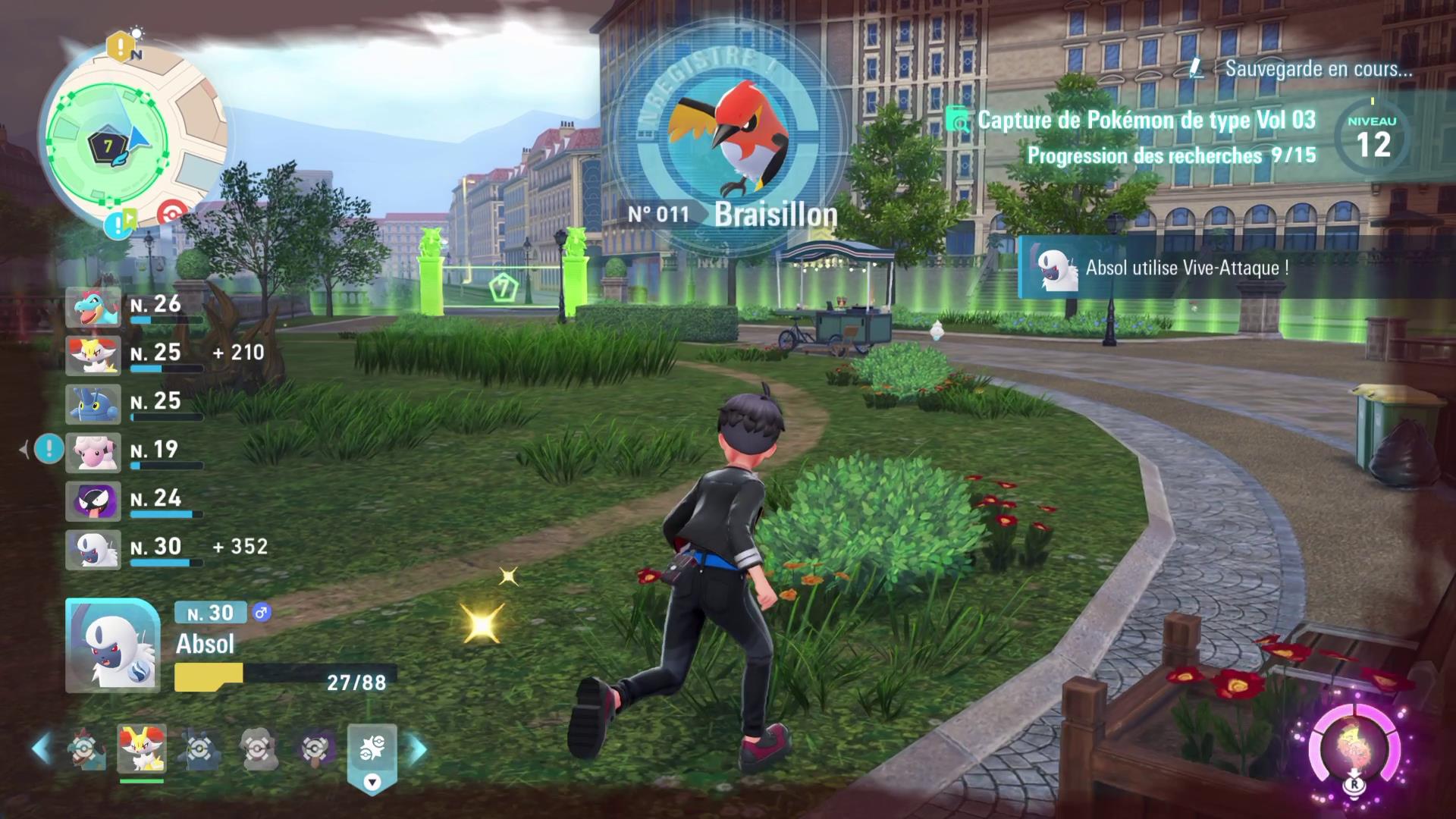Click the large active Absol portrait
The height and width of the screenshot is (819, 1456).
click(x=113, y=645)
